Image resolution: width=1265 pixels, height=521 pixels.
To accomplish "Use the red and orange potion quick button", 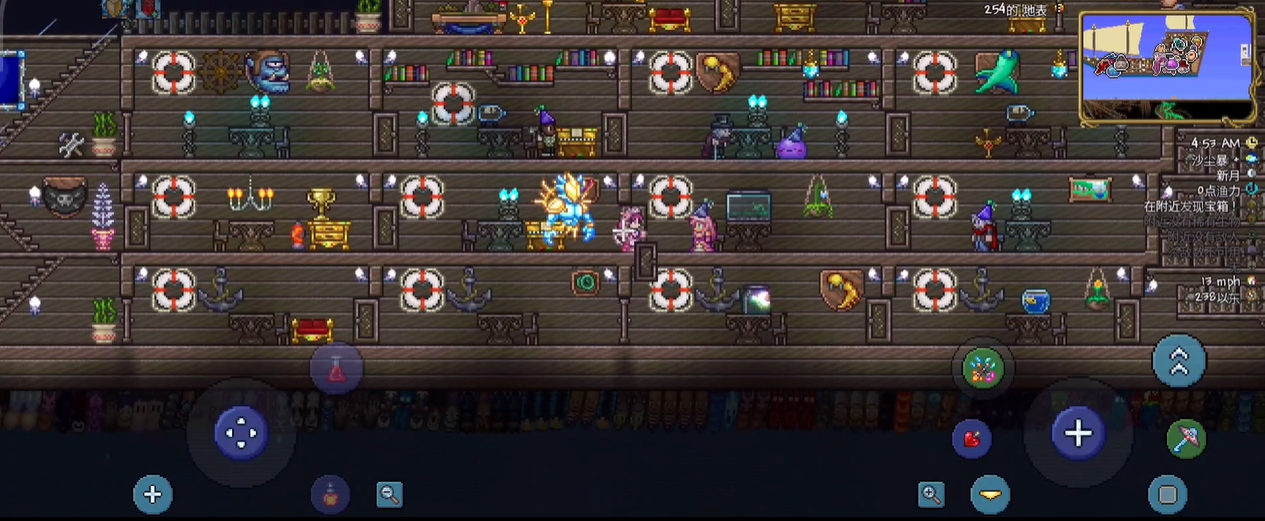I will pyautogui.click(x=330, y=493).
